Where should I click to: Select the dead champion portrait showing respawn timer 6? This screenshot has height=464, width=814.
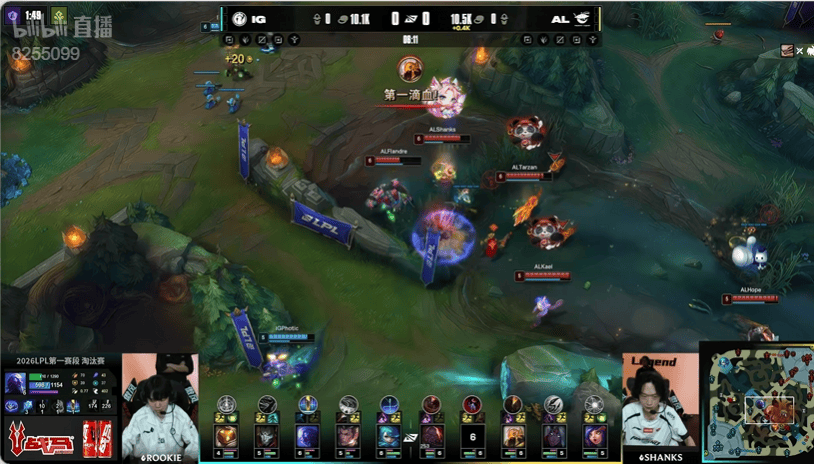(473, 437)
